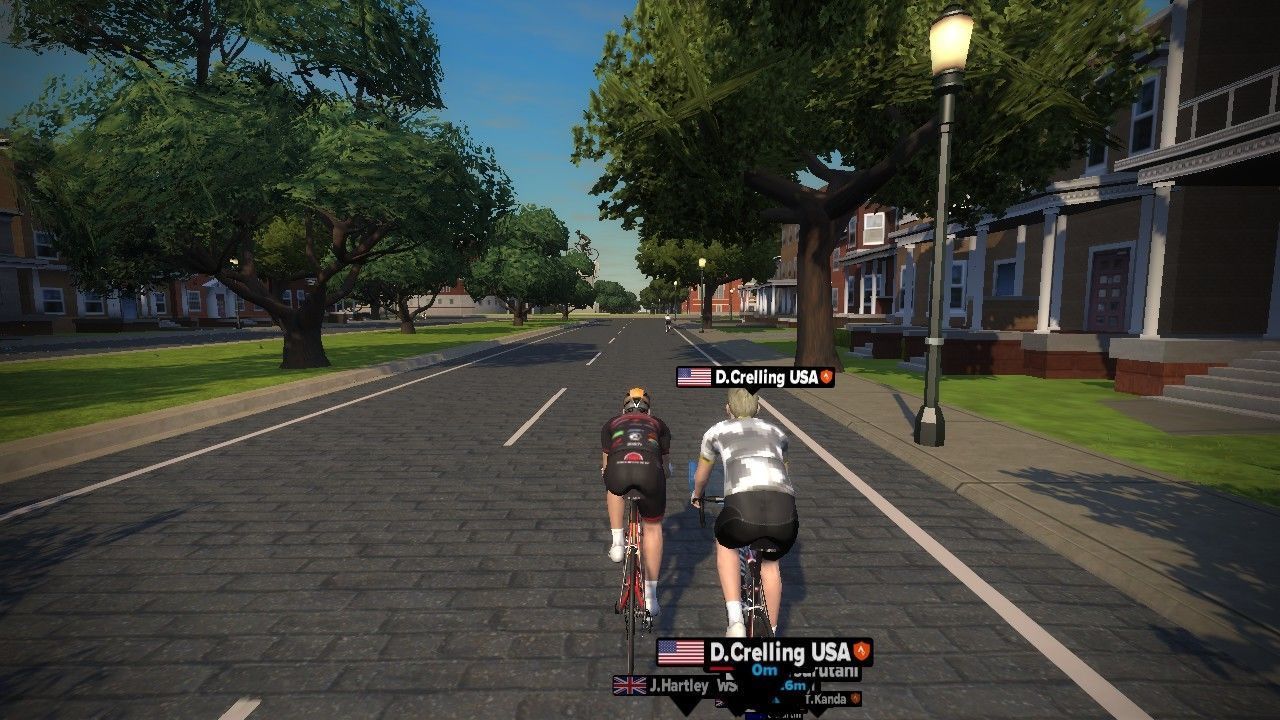Select the J.Hartley rider name tag

coord(664,686)
